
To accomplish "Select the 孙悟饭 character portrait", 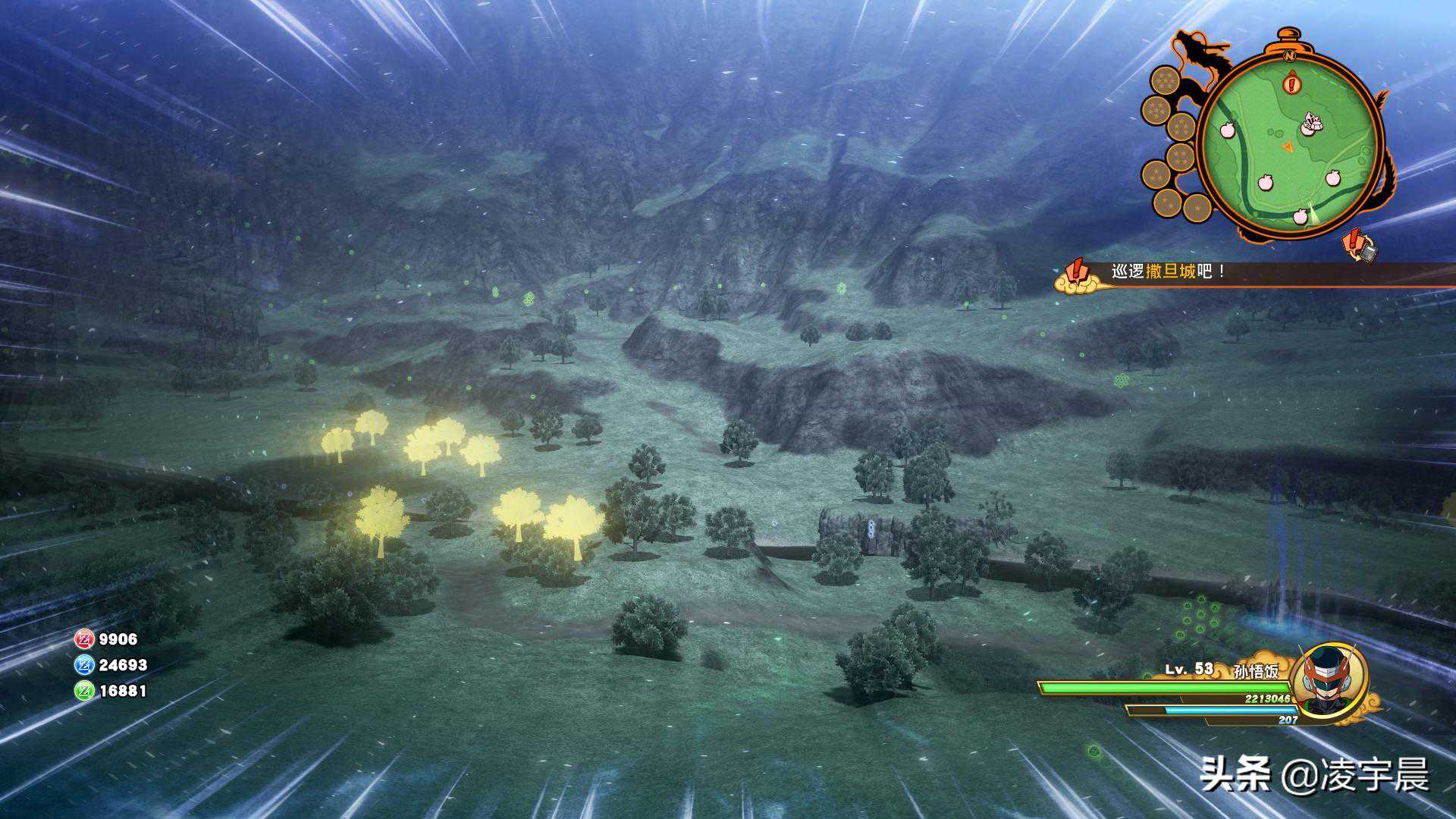I will pyautogui.click(x=1328, y=680).
